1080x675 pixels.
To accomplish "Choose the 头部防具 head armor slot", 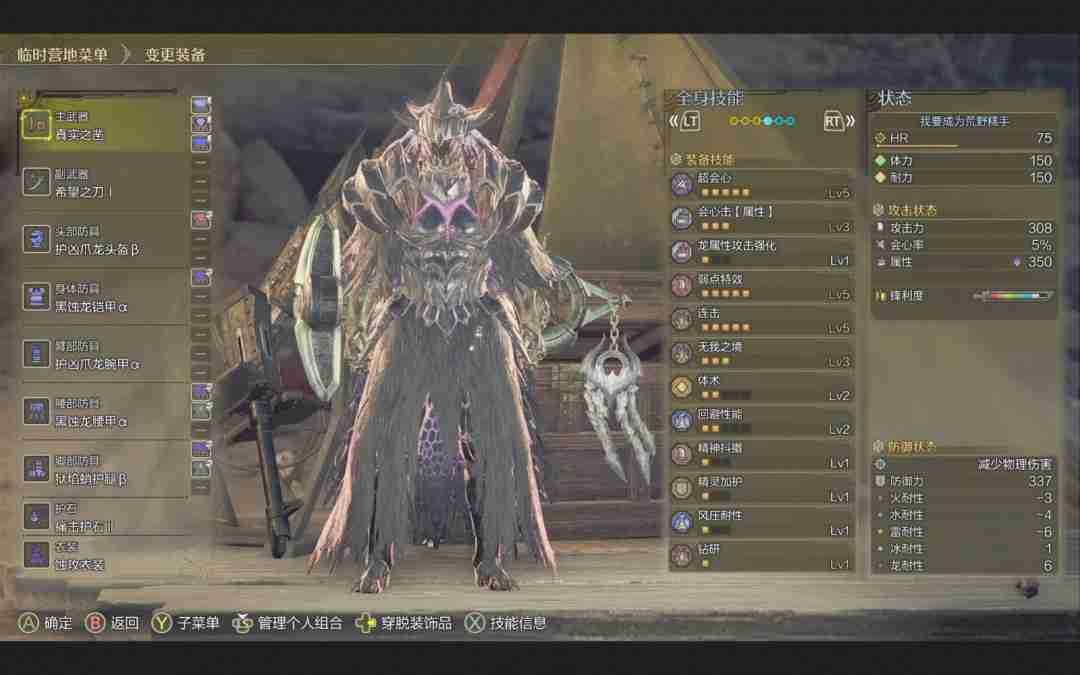I will click(103, 240).
